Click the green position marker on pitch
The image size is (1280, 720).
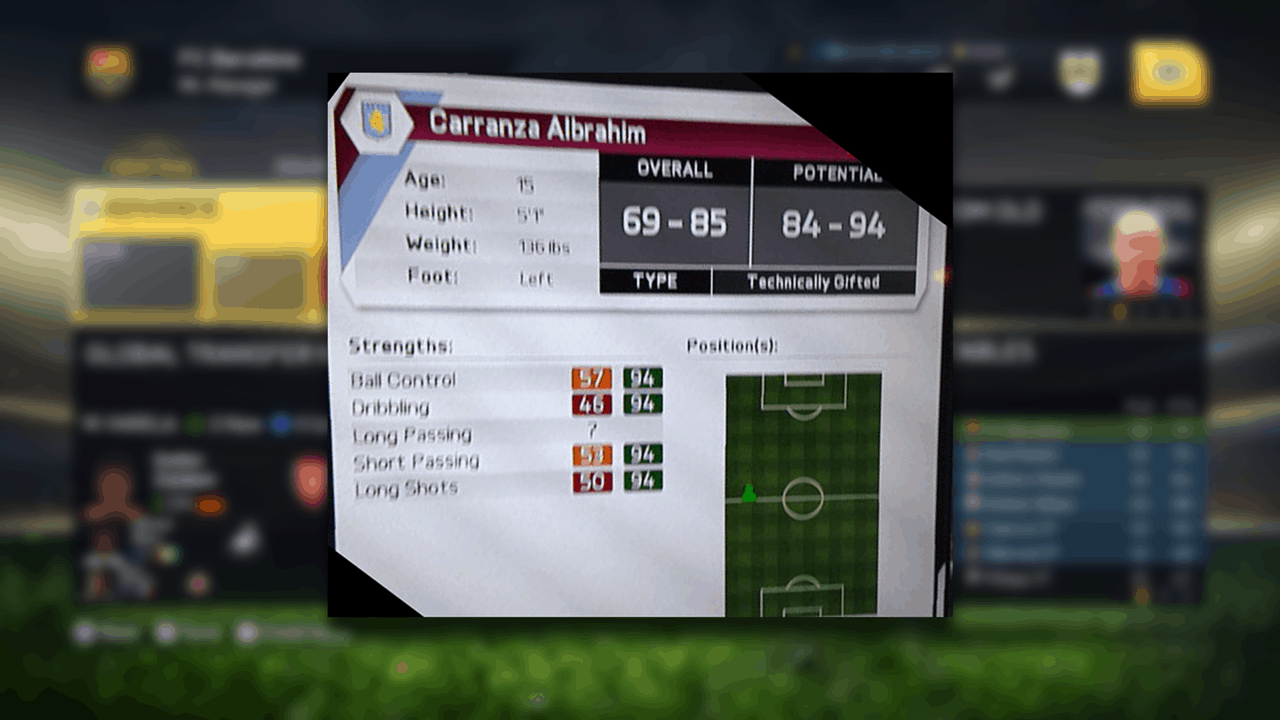click(749, 493)
